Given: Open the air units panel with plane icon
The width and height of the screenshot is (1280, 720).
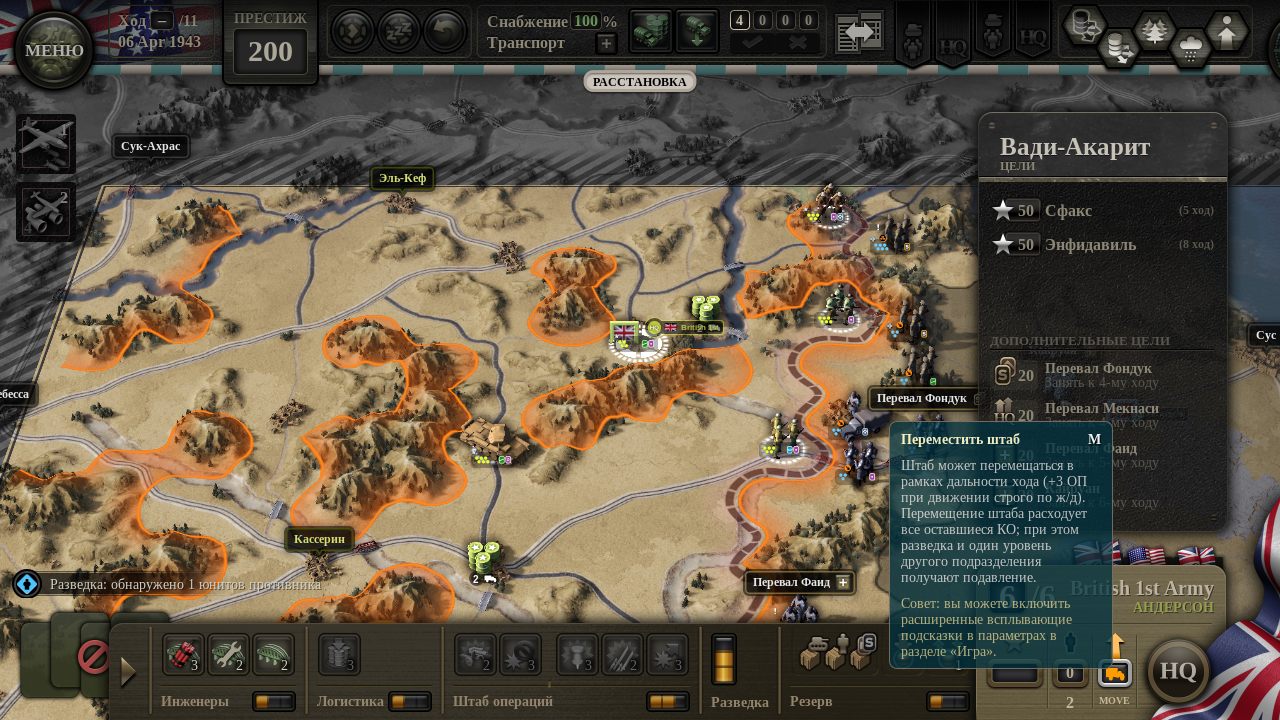Looking at the screenshot, I should click(45, 143).
